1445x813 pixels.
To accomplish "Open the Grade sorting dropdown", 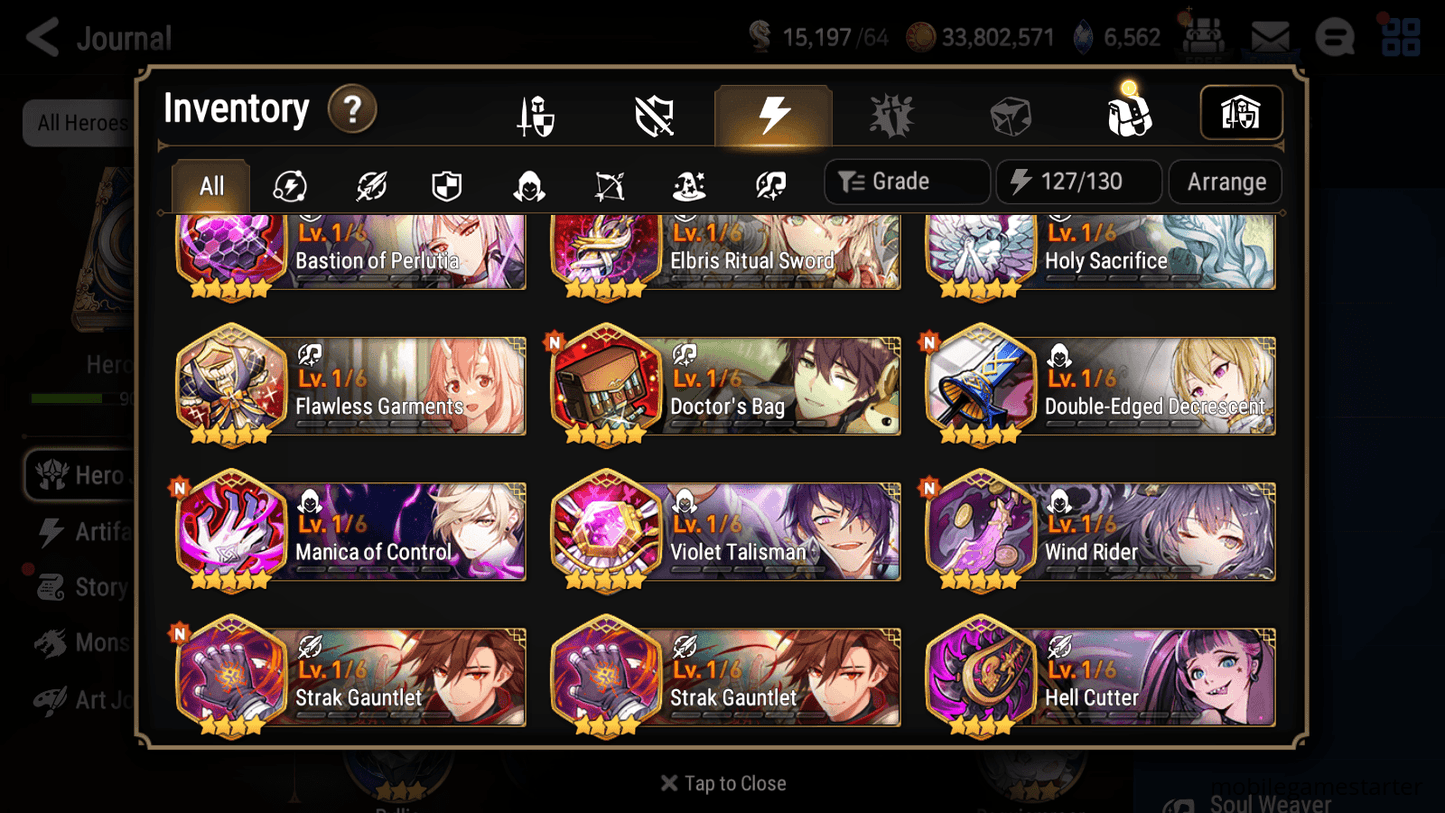I will click(905, 181).
